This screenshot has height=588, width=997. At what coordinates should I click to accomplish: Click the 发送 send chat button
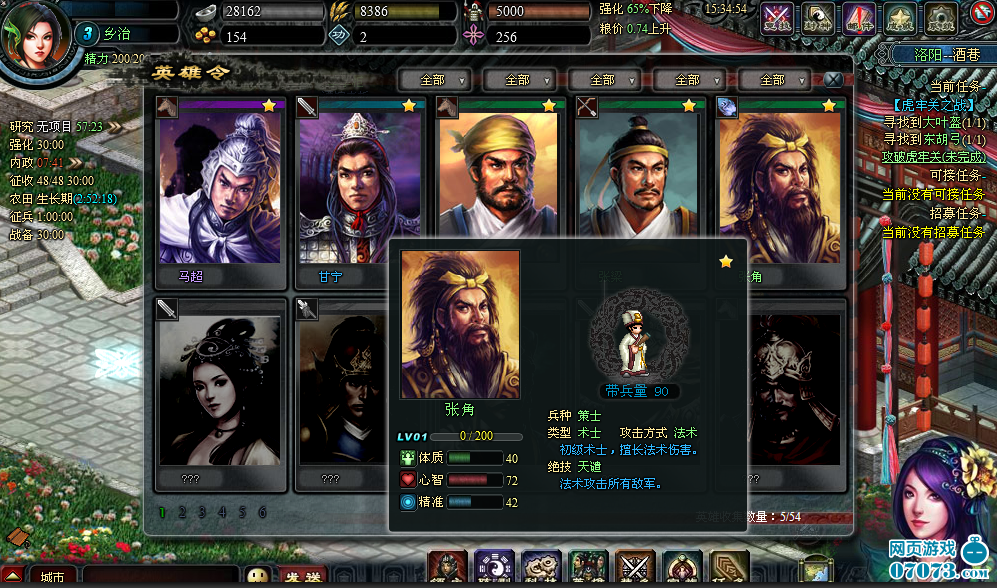point(298,578)
